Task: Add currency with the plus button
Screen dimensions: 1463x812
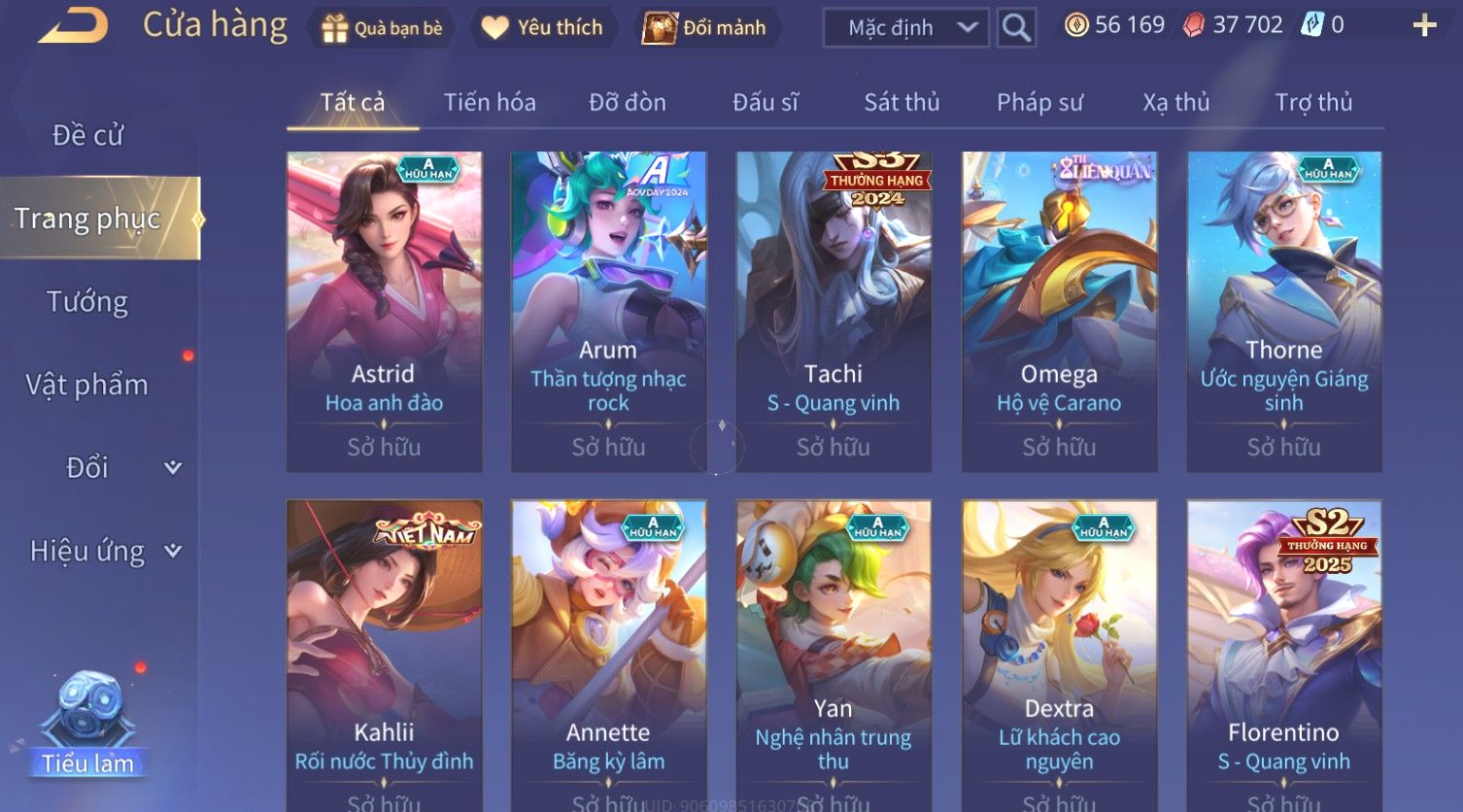Action: point(1424,25)
